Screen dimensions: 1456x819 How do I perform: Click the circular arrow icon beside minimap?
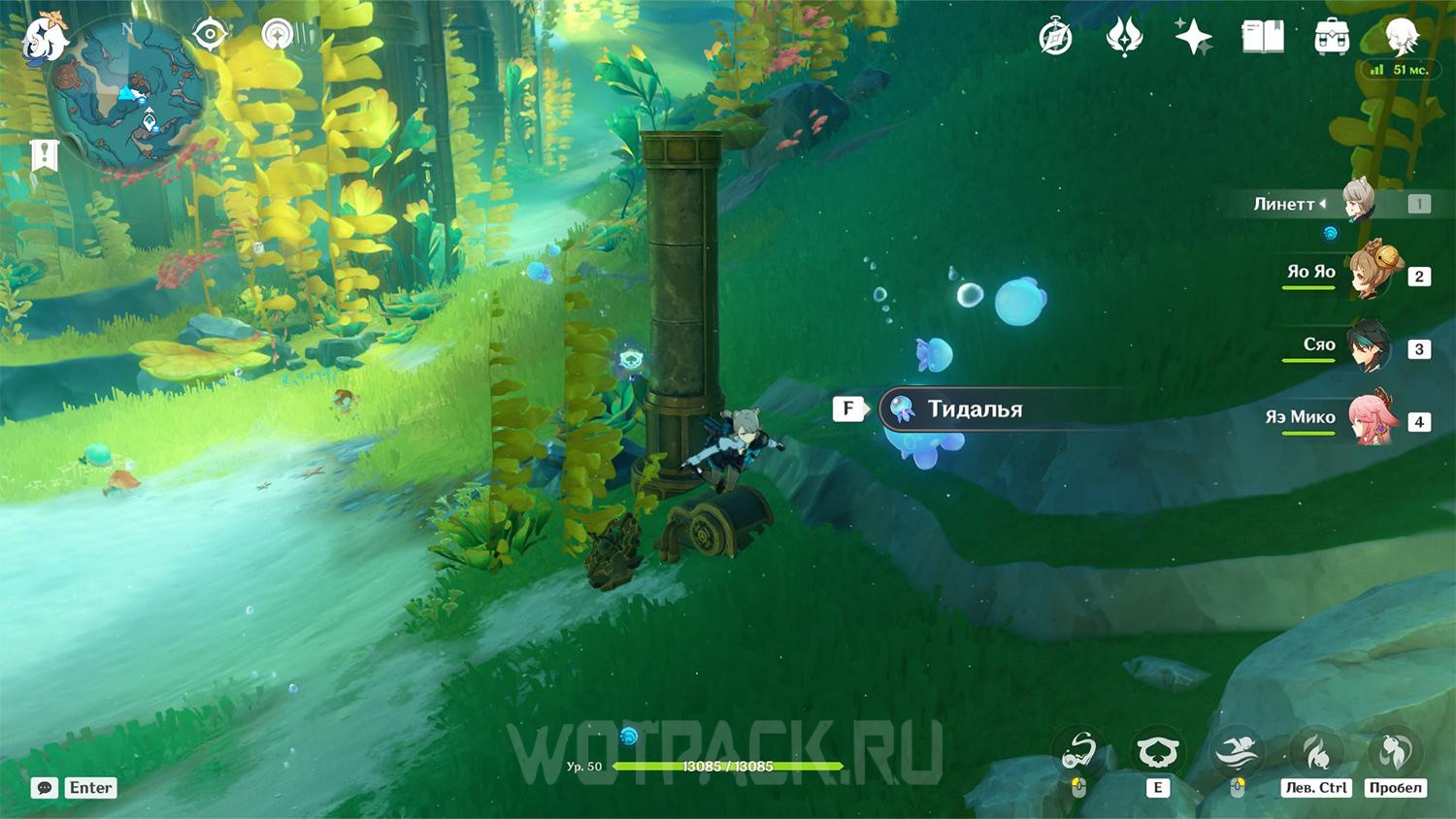coord(278,35)
